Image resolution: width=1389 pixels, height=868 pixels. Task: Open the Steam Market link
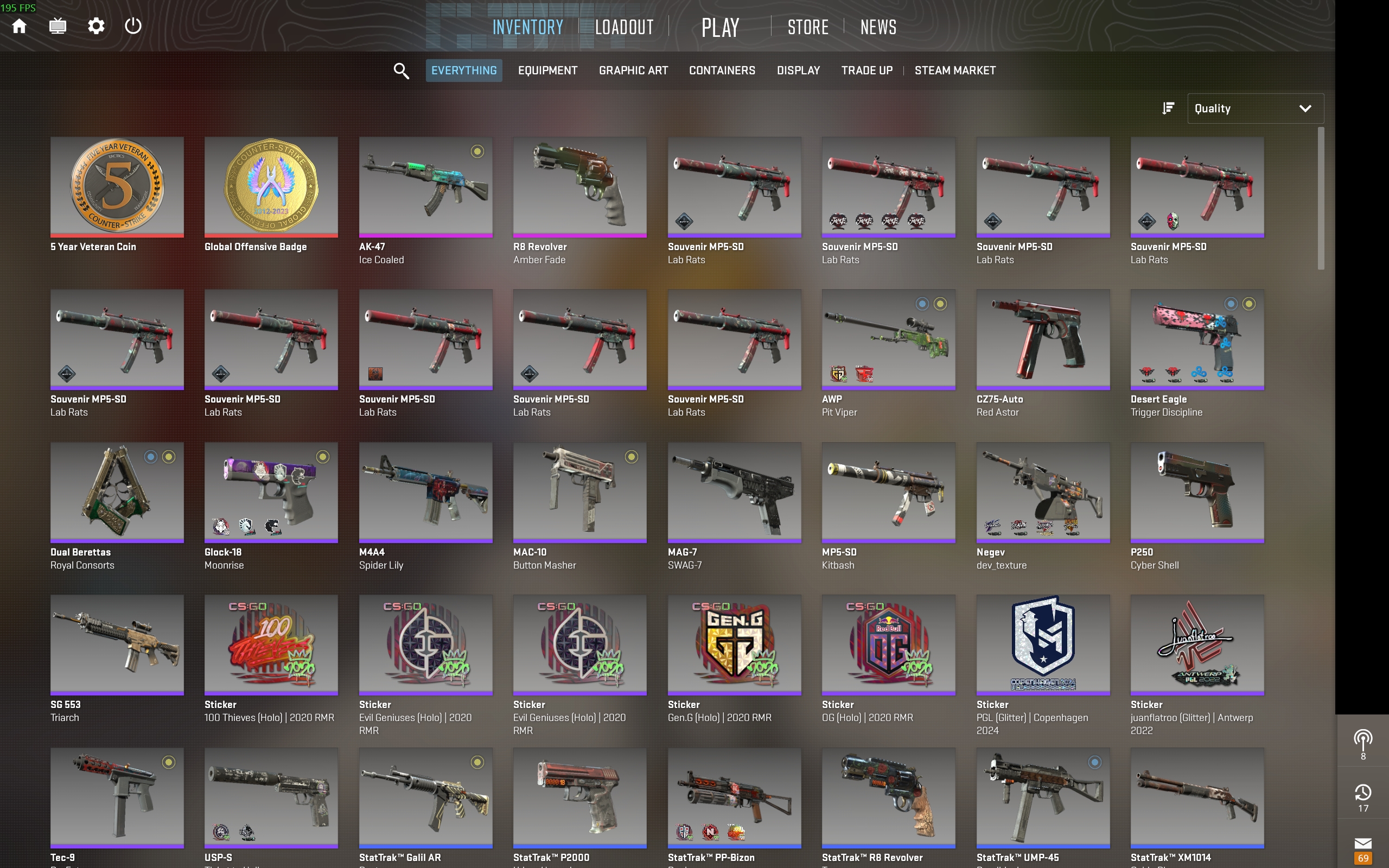pos(954,71)
